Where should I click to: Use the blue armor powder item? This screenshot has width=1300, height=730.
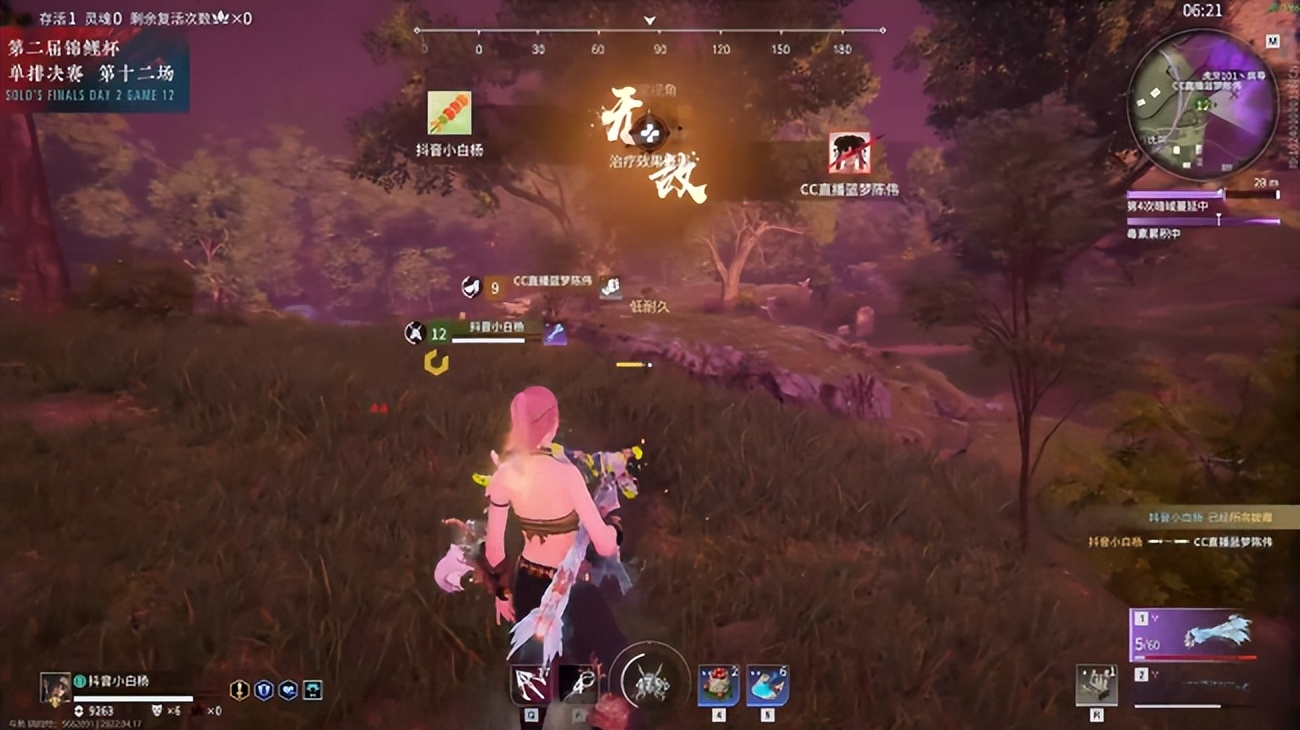point(767,686)
